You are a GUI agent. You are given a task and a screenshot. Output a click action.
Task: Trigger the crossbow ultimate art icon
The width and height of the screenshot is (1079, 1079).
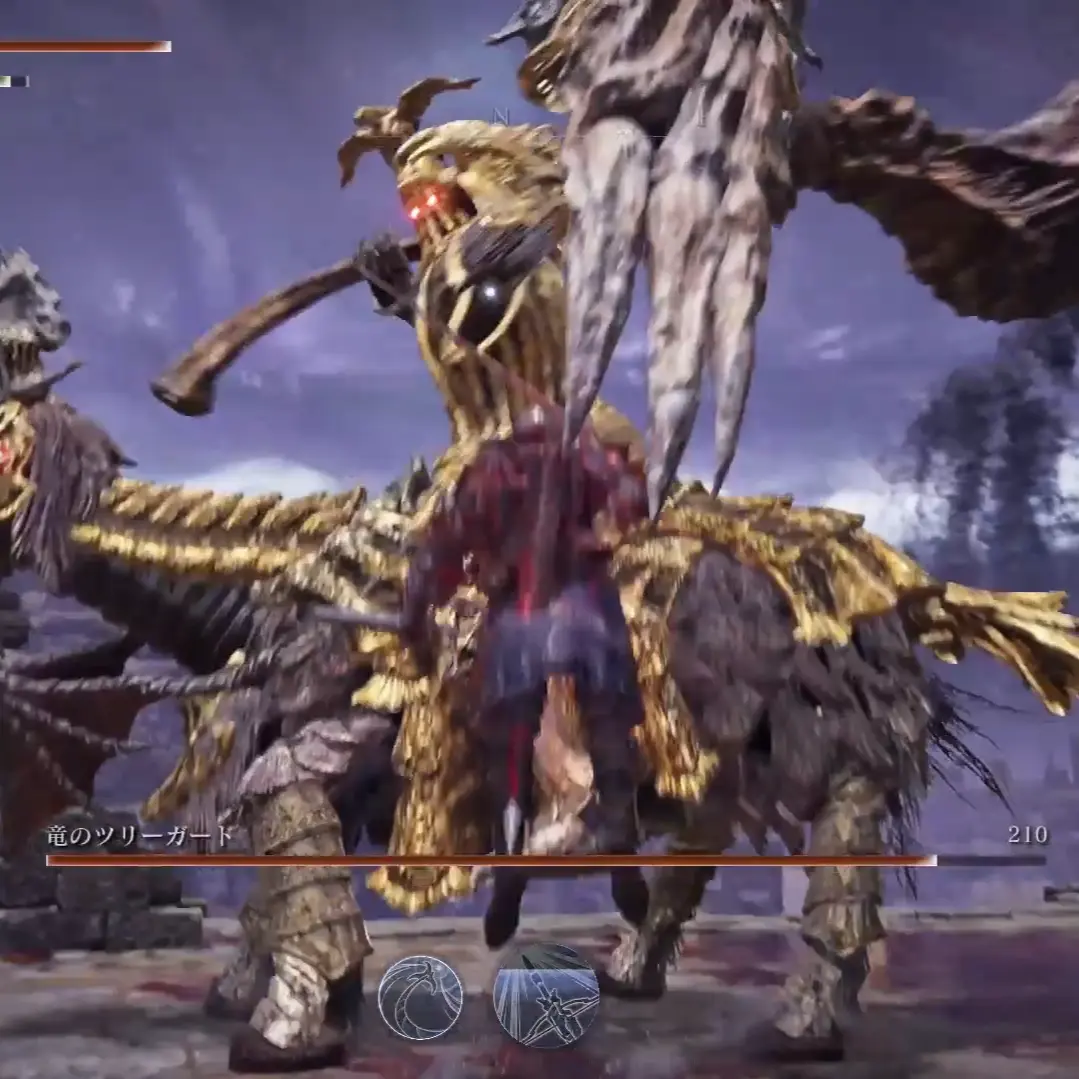[546, 994]
